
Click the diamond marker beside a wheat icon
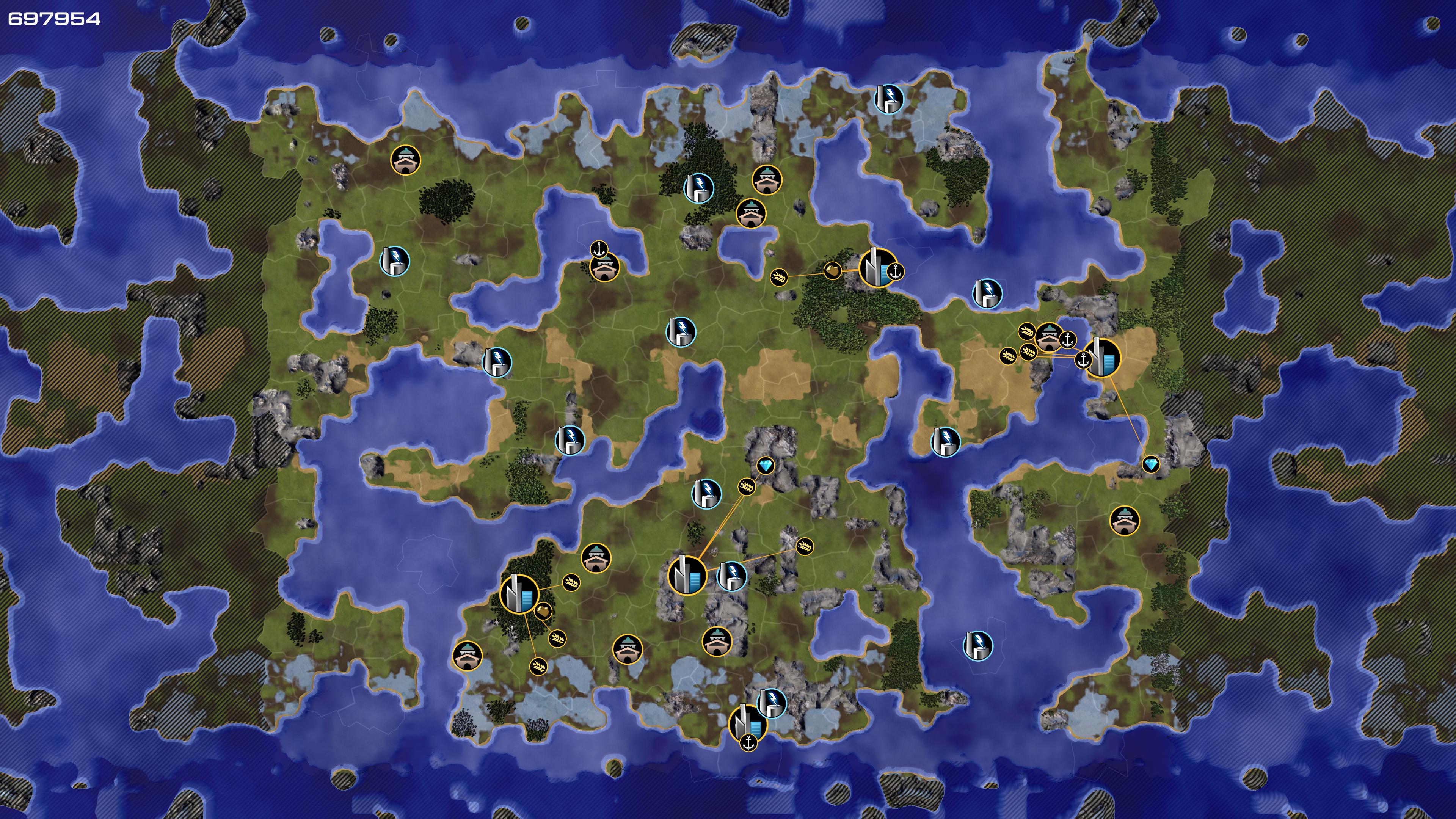click(x=766, y=466)
